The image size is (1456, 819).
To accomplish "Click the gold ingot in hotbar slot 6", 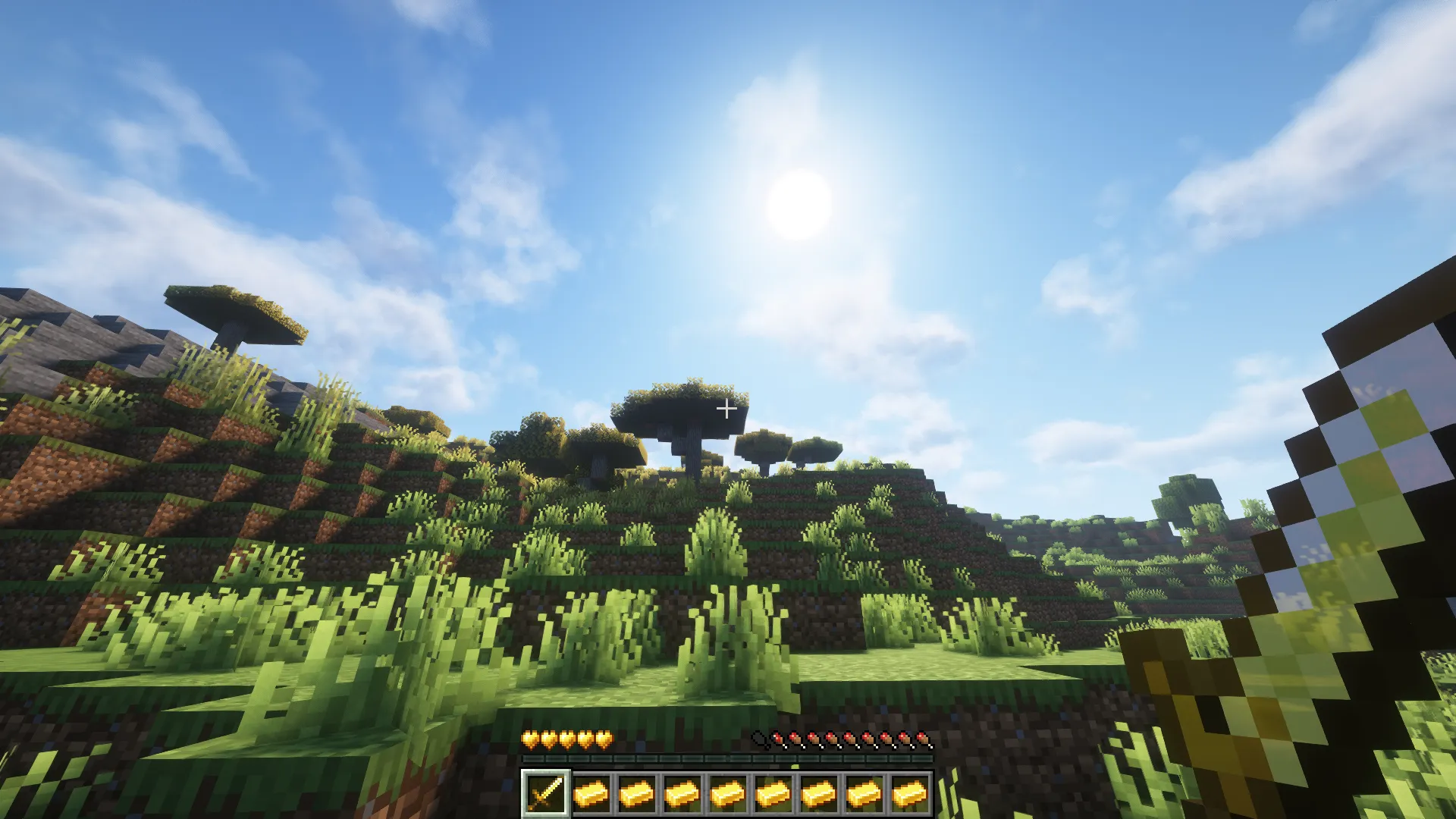I will pos(772,791).
